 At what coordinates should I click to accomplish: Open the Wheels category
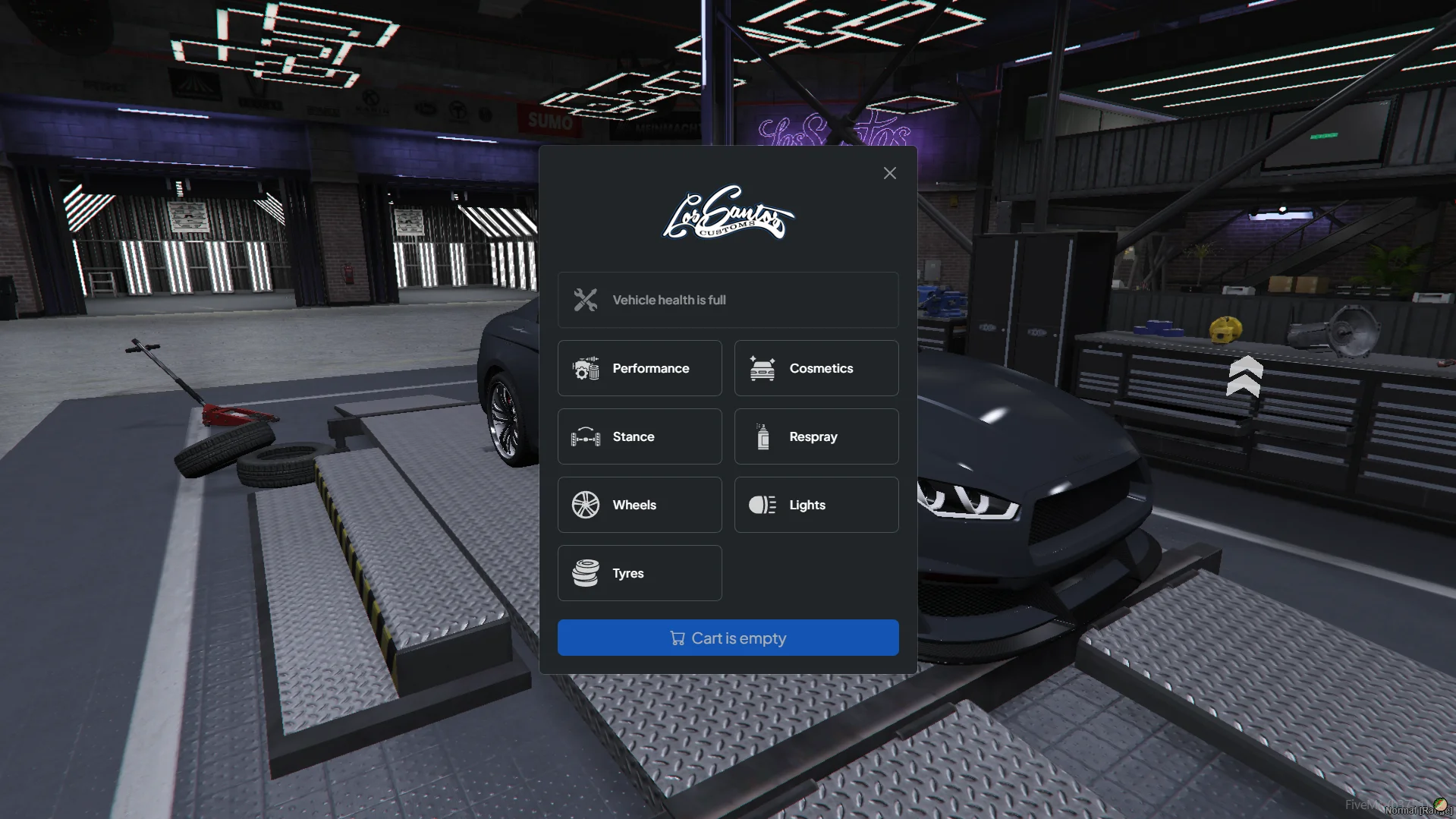point(639,505)
